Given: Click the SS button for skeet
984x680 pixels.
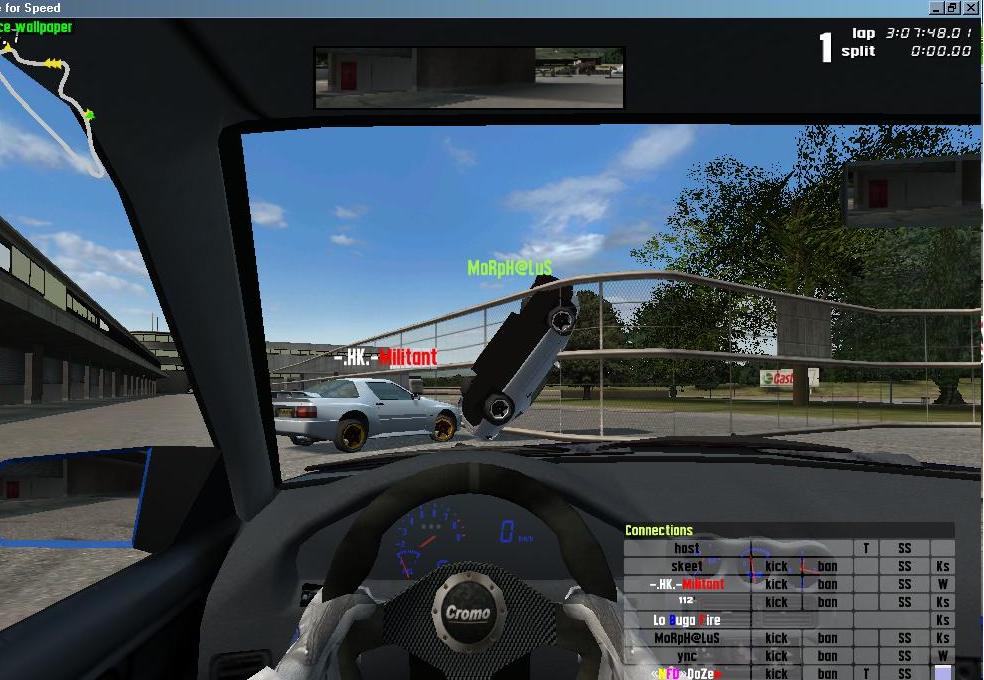Looking at the screenshot, I should (904, 566).
